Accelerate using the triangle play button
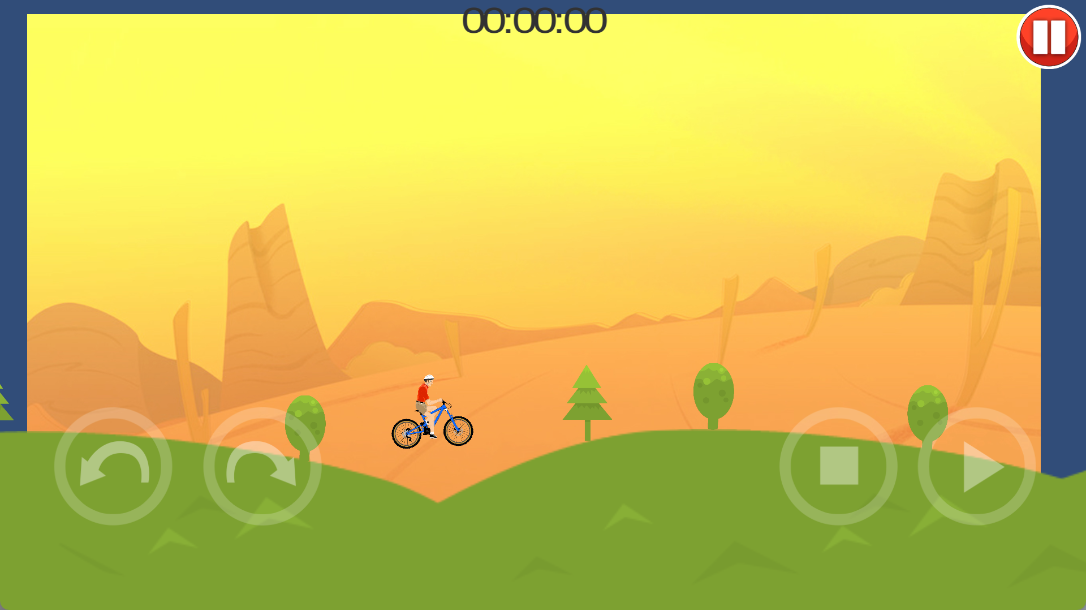This screenshot has width=1086, height=610. 977,466
